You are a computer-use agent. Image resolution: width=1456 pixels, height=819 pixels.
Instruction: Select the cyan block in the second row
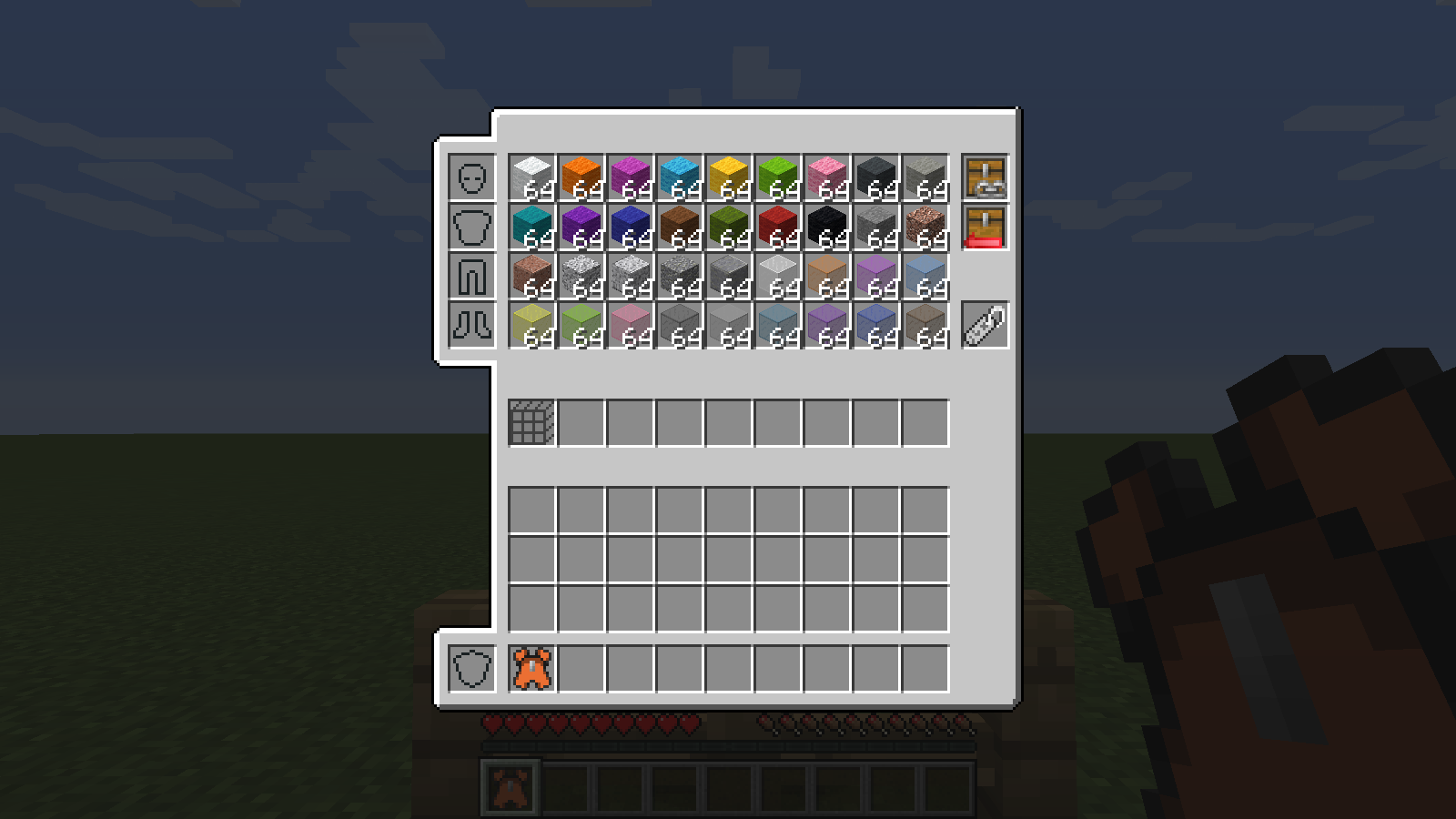coord(532,227)
